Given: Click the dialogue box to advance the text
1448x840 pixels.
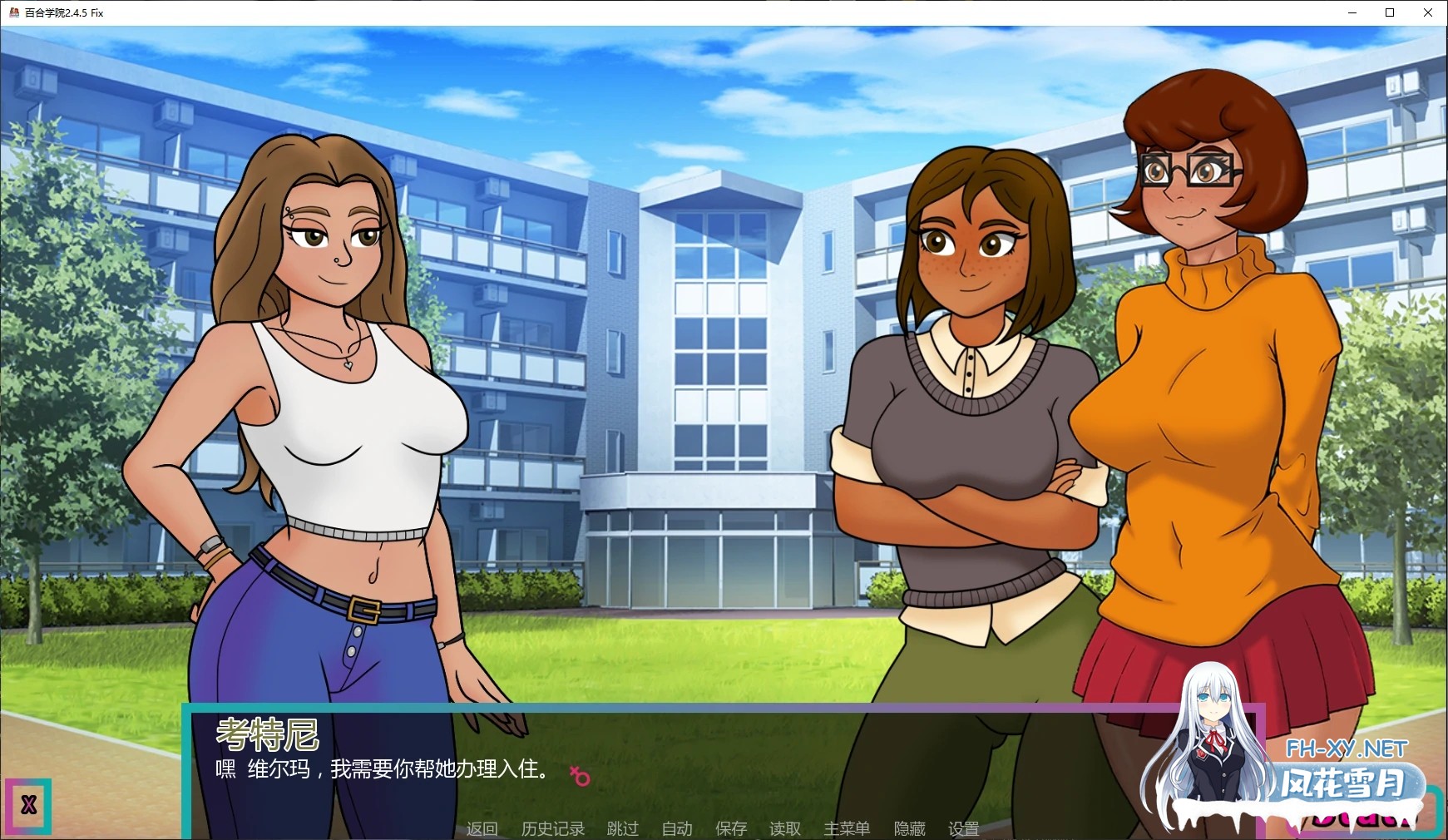Looking at the screenshot, I should click(x=499, y=769).
